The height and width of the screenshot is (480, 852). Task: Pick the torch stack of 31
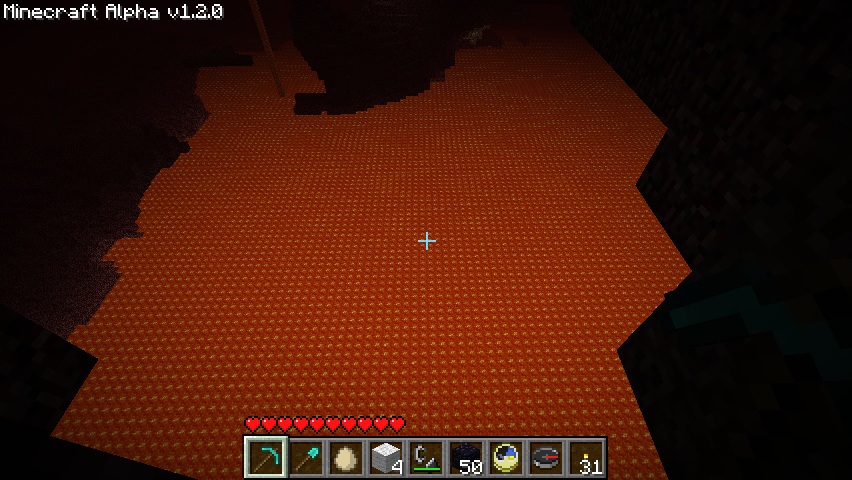[586, 458]
